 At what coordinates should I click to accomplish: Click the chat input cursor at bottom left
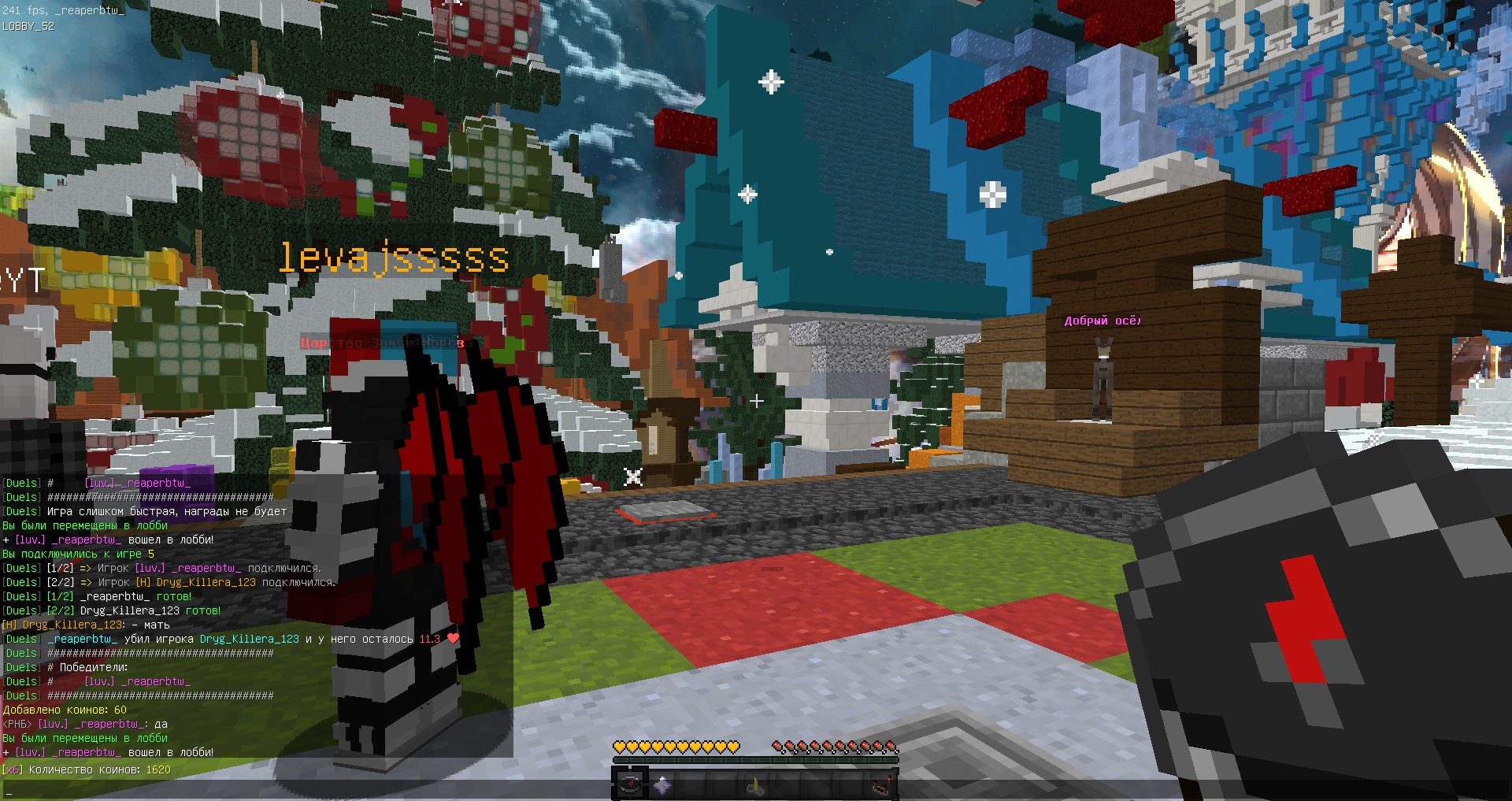tap(9, 793)
